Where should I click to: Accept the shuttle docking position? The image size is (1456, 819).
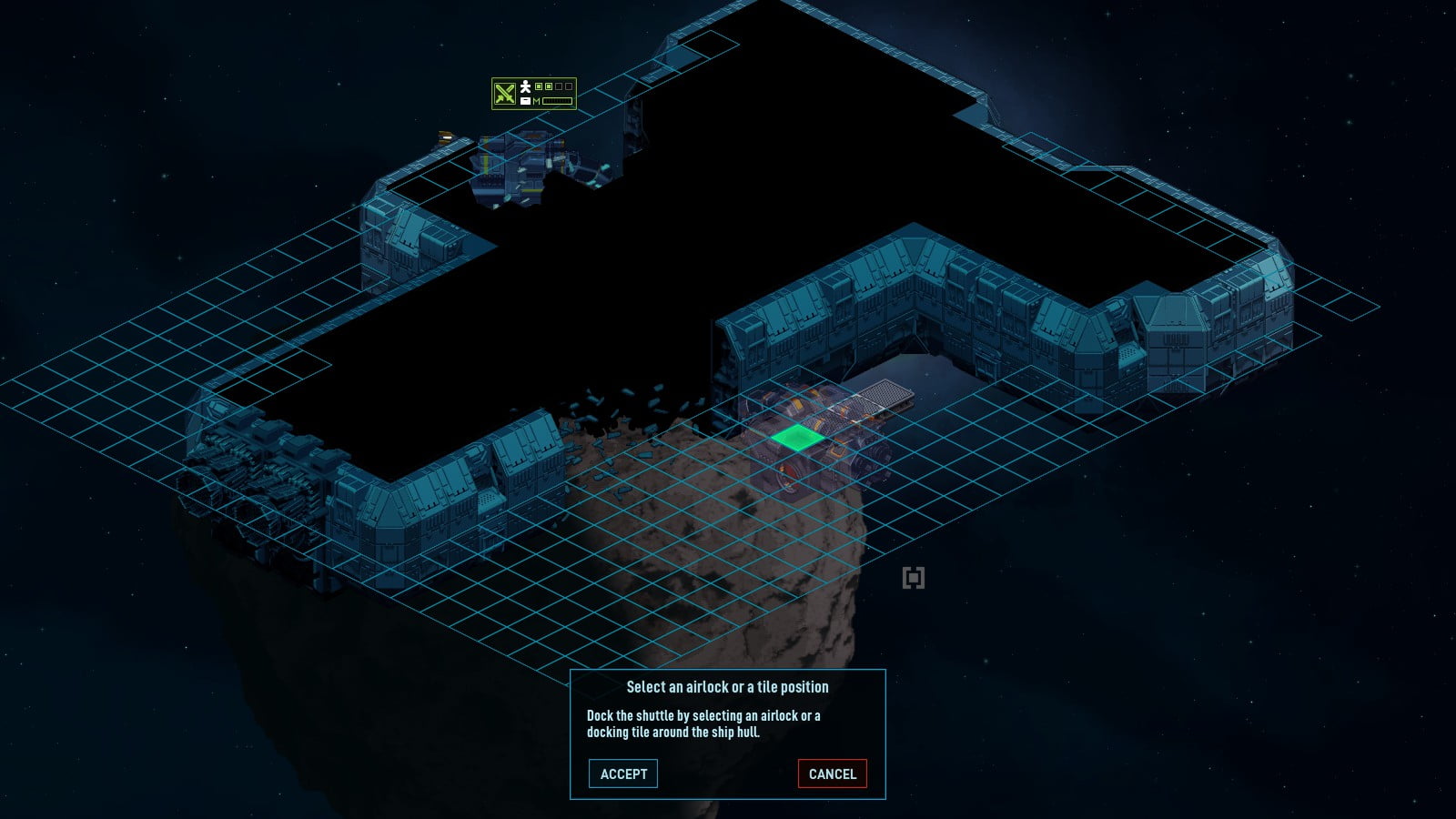click(x=623, y=773)
